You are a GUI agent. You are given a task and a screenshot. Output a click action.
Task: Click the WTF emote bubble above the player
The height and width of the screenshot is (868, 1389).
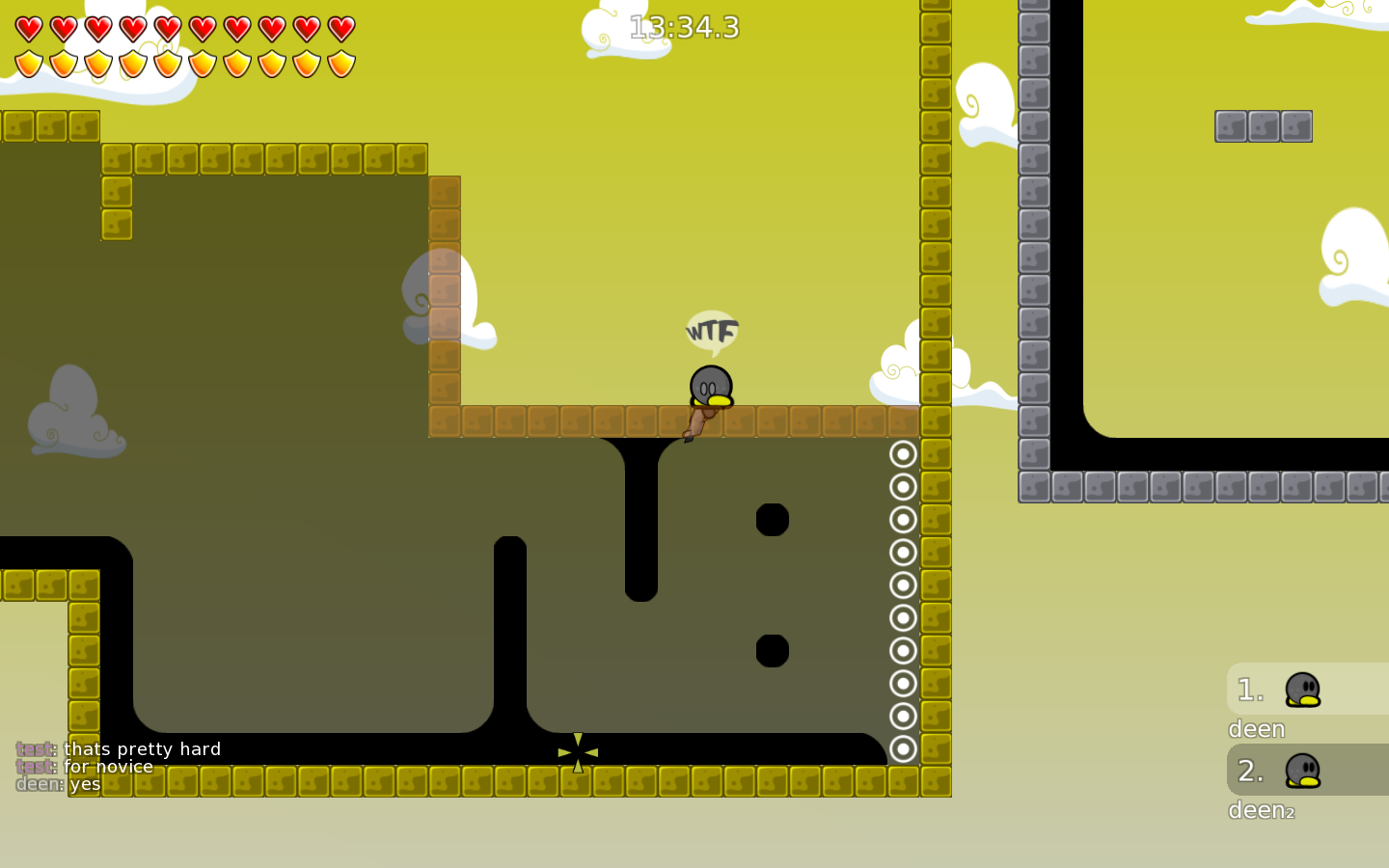coord(711,332)
